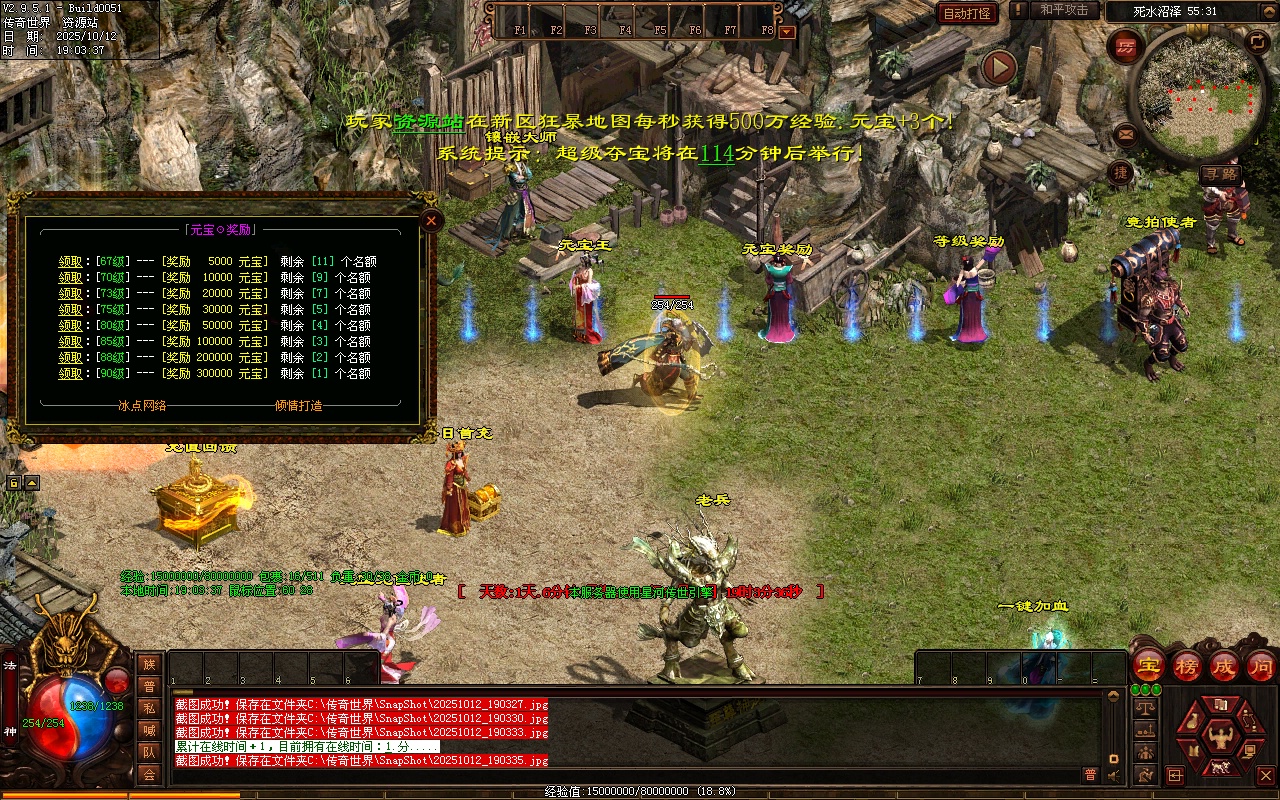This screenshot has height=800, width=1280.
Task: Show the 榜 rankings button
Action: pos(1187,665)
